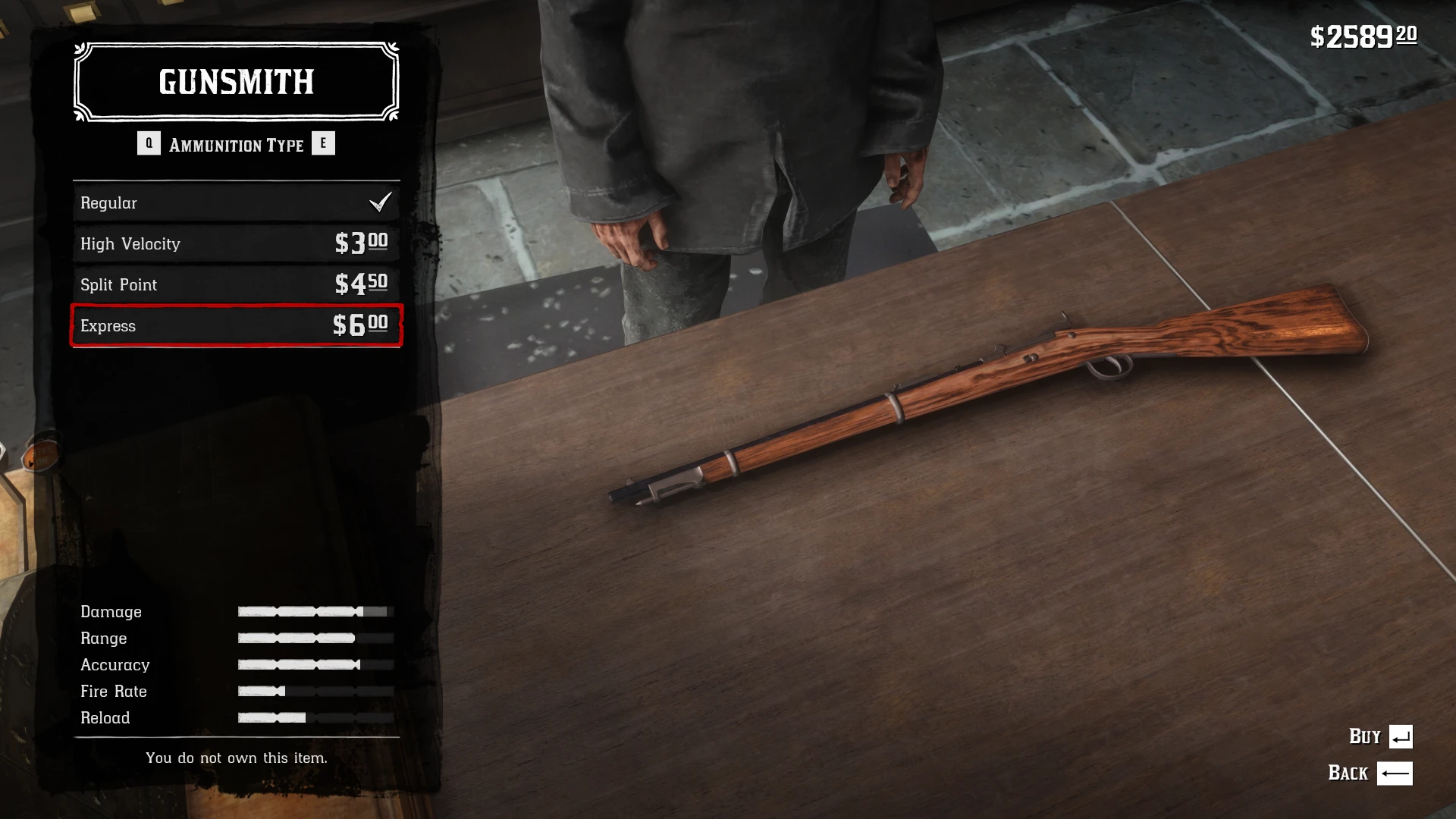
Task: Choose High Velocity ammunition for $3.00
Action: pyautogui.click(x=236, y=243)
